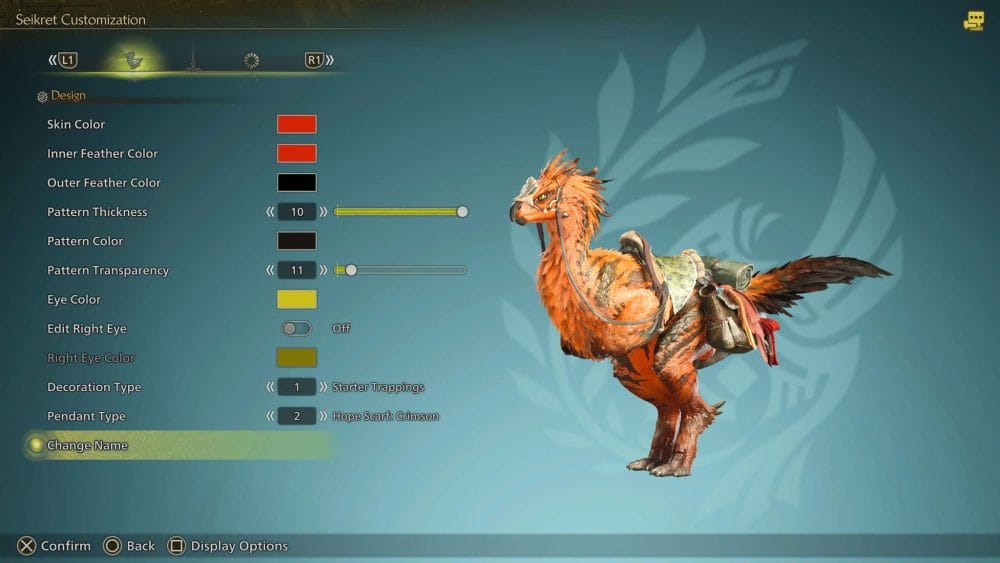Go to the next Decoration Type
The width and height of the screenshot is (1000, 563).
pos(324,387)
